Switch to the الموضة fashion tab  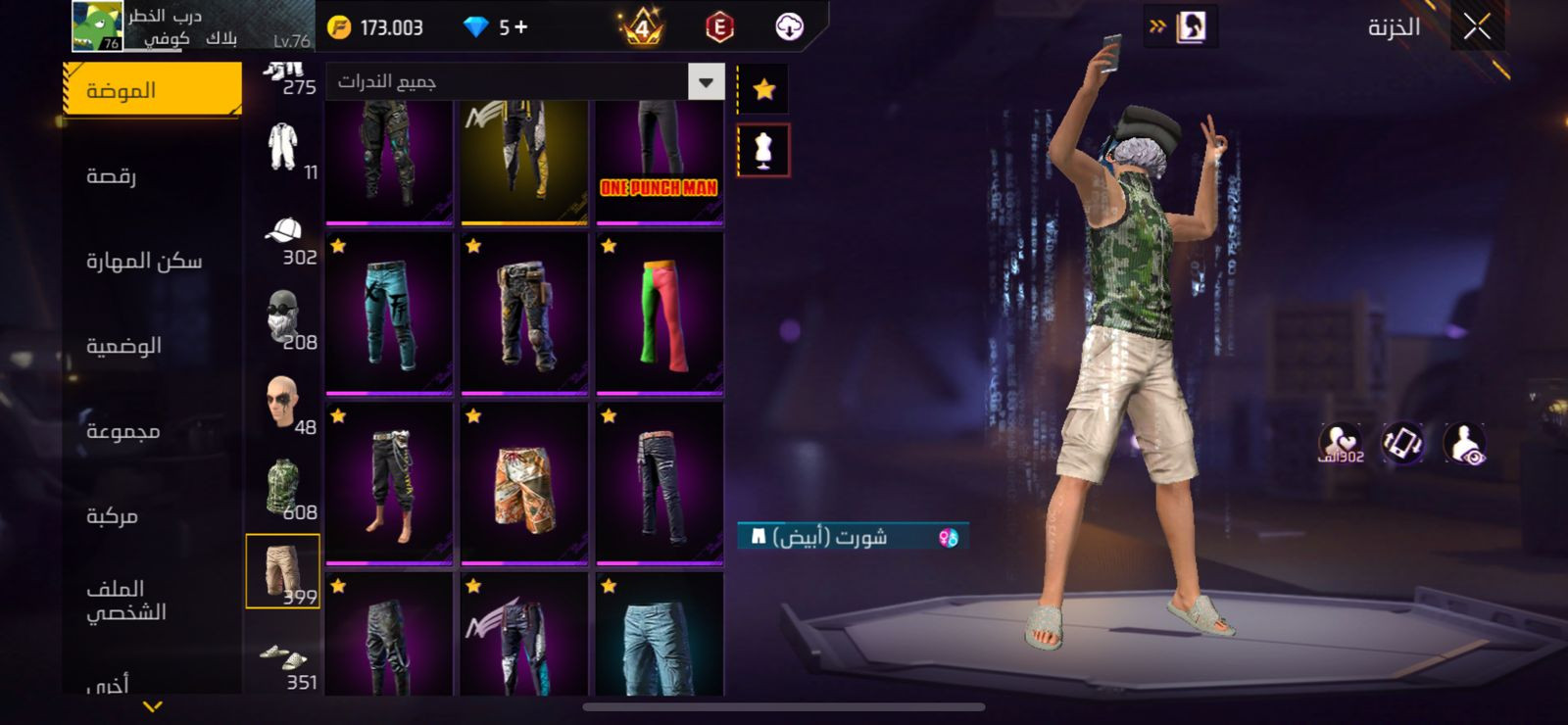pyautogui.click(x=152, y=90)
